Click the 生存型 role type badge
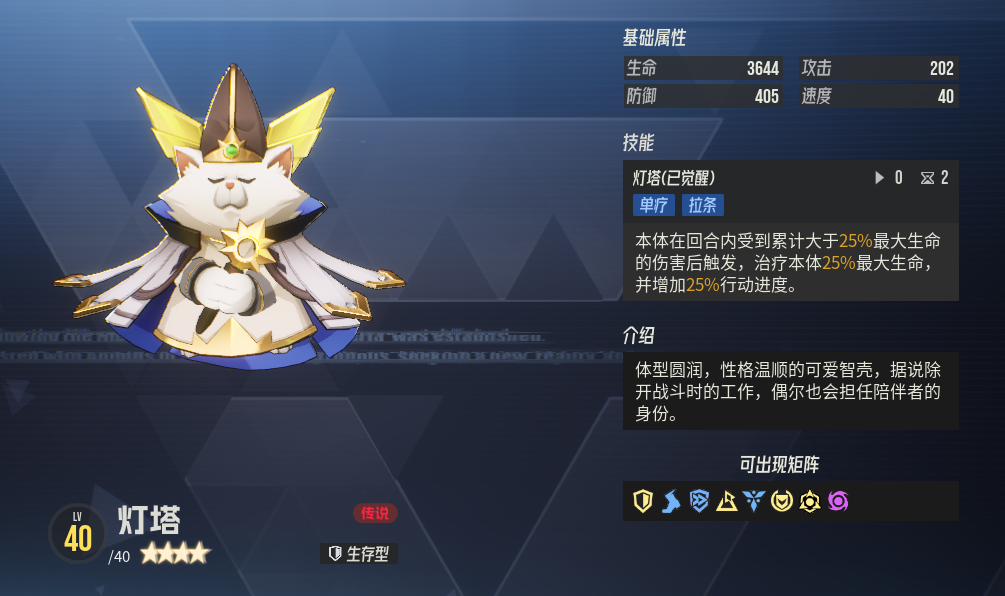The width and height of the screenshot is (1005, 596). click(x=359, y=554)
